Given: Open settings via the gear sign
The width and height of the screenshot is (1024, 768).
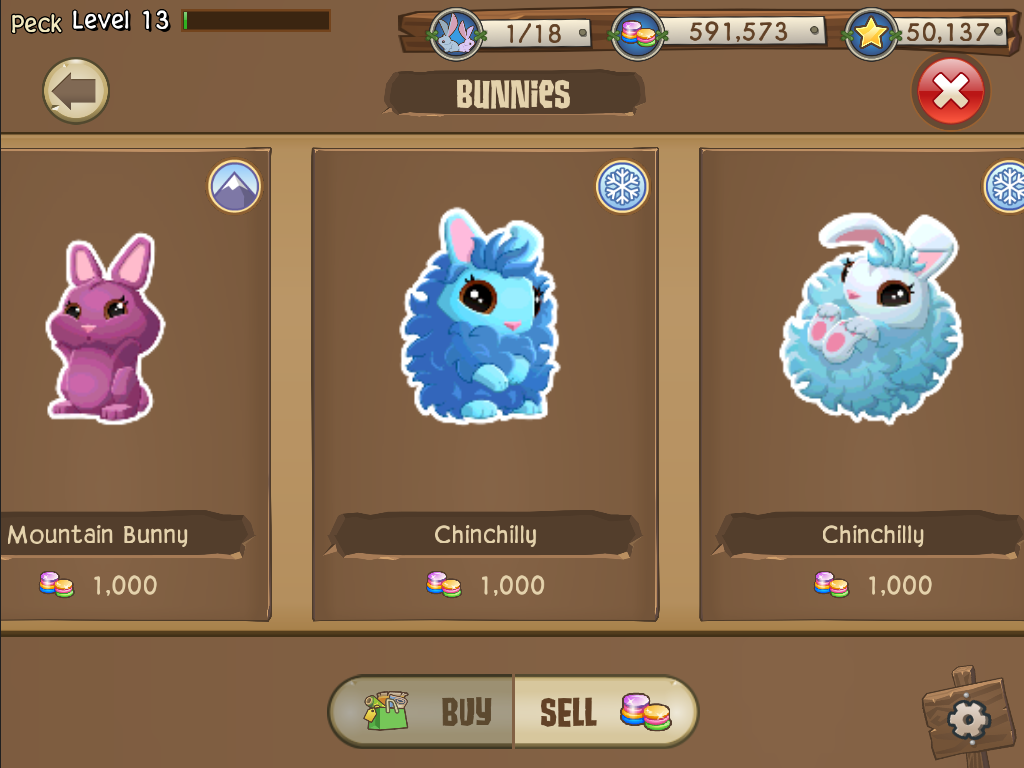Looking at the screenshot, I should point(966,717).
